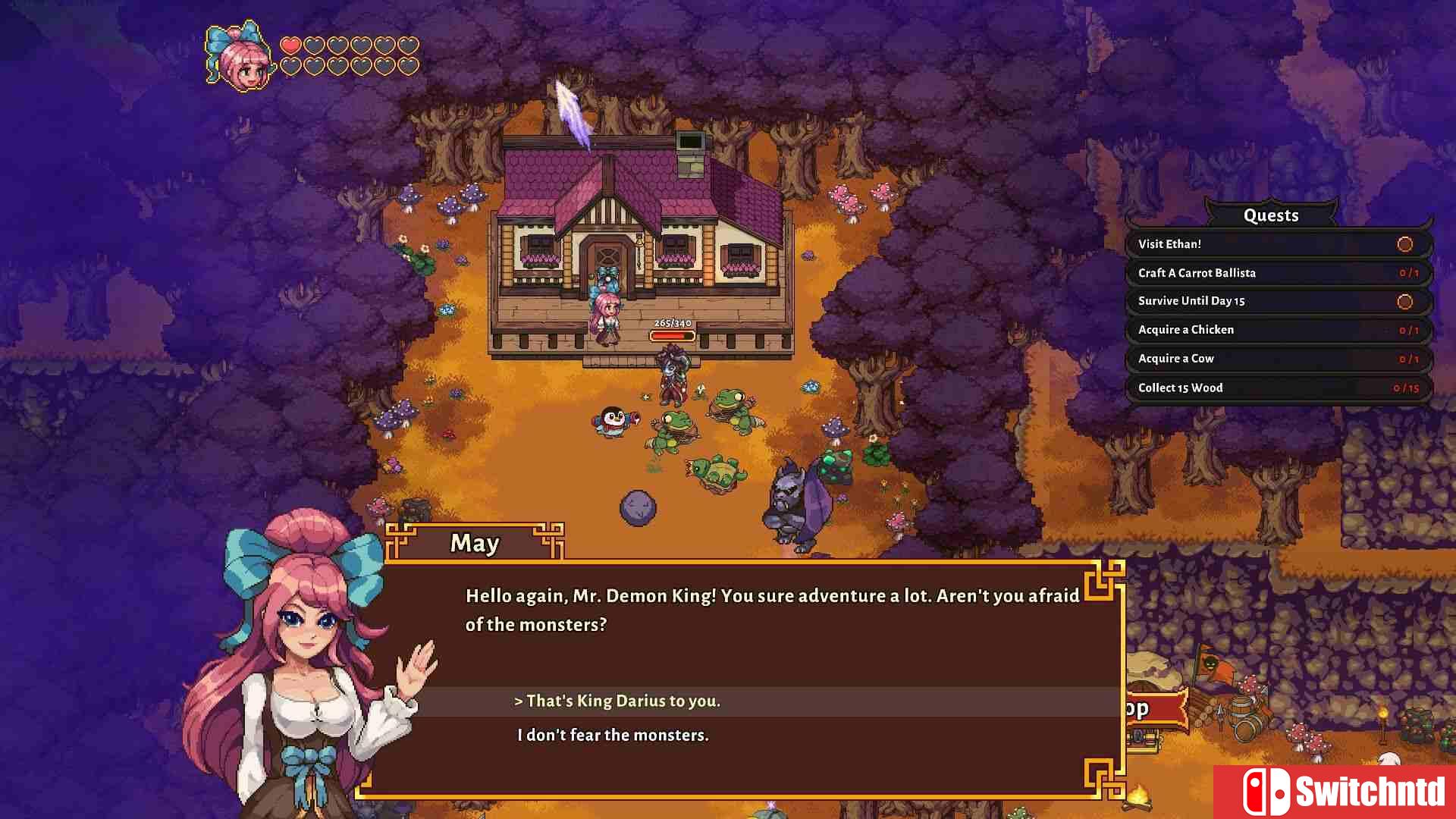The image size is (1456, 819).
Task: Collapse the Quests panel header
Action: (1271, 215)
